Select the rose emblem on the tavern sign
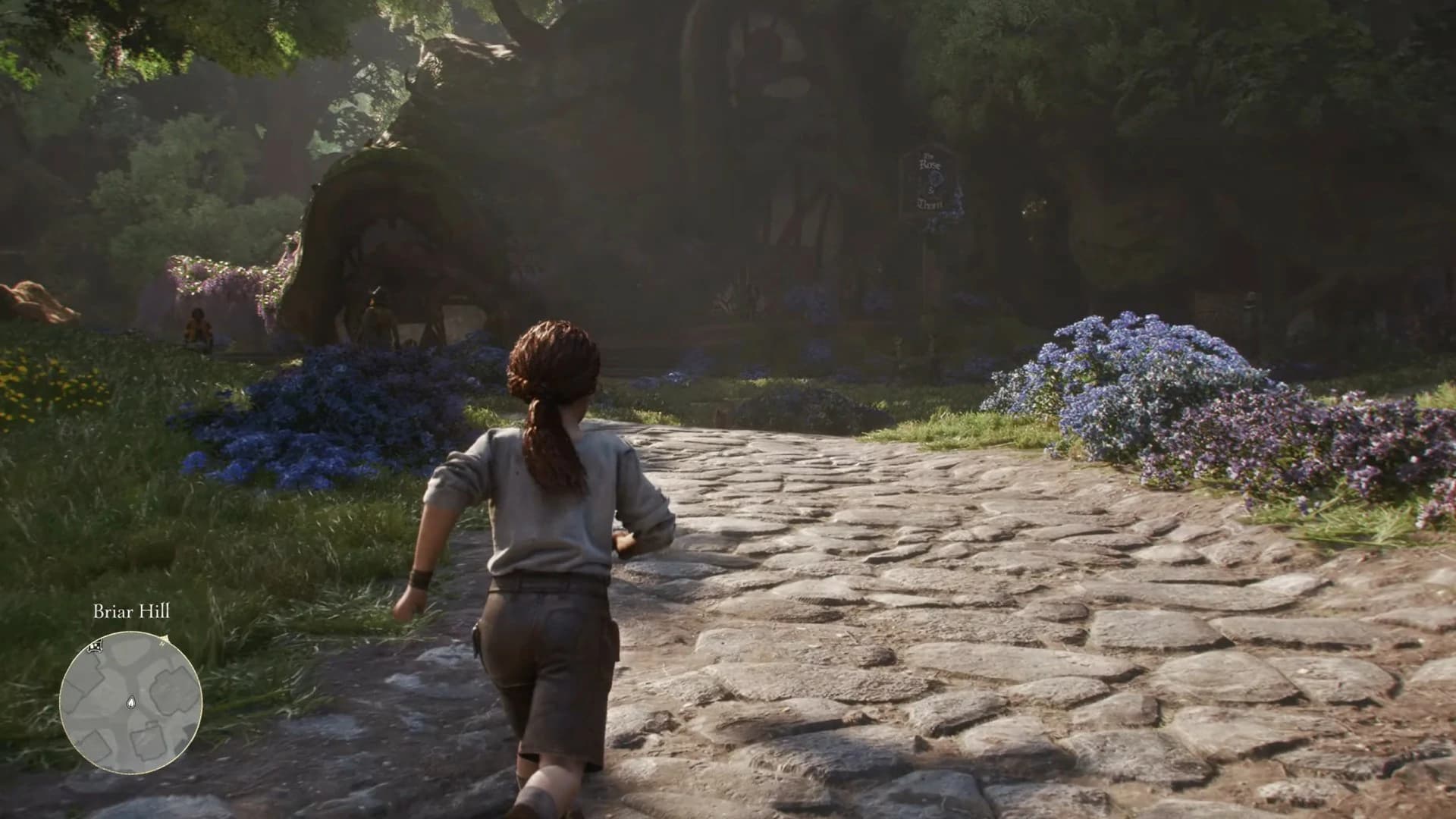Screen dimensions: 1456x819 point(937,178)
